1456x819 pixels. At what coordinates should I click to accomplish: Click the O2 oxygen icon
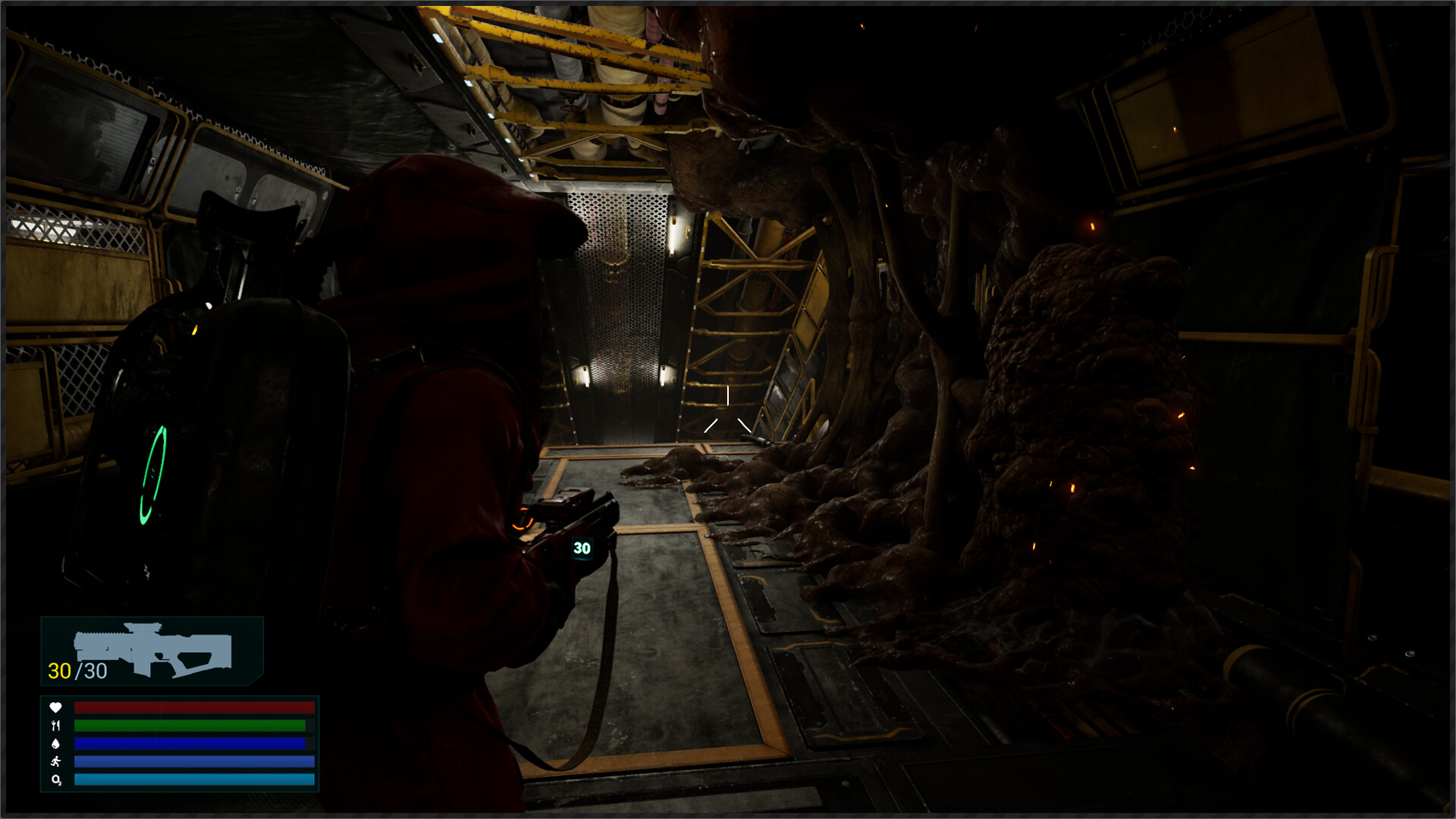(55, 780)
